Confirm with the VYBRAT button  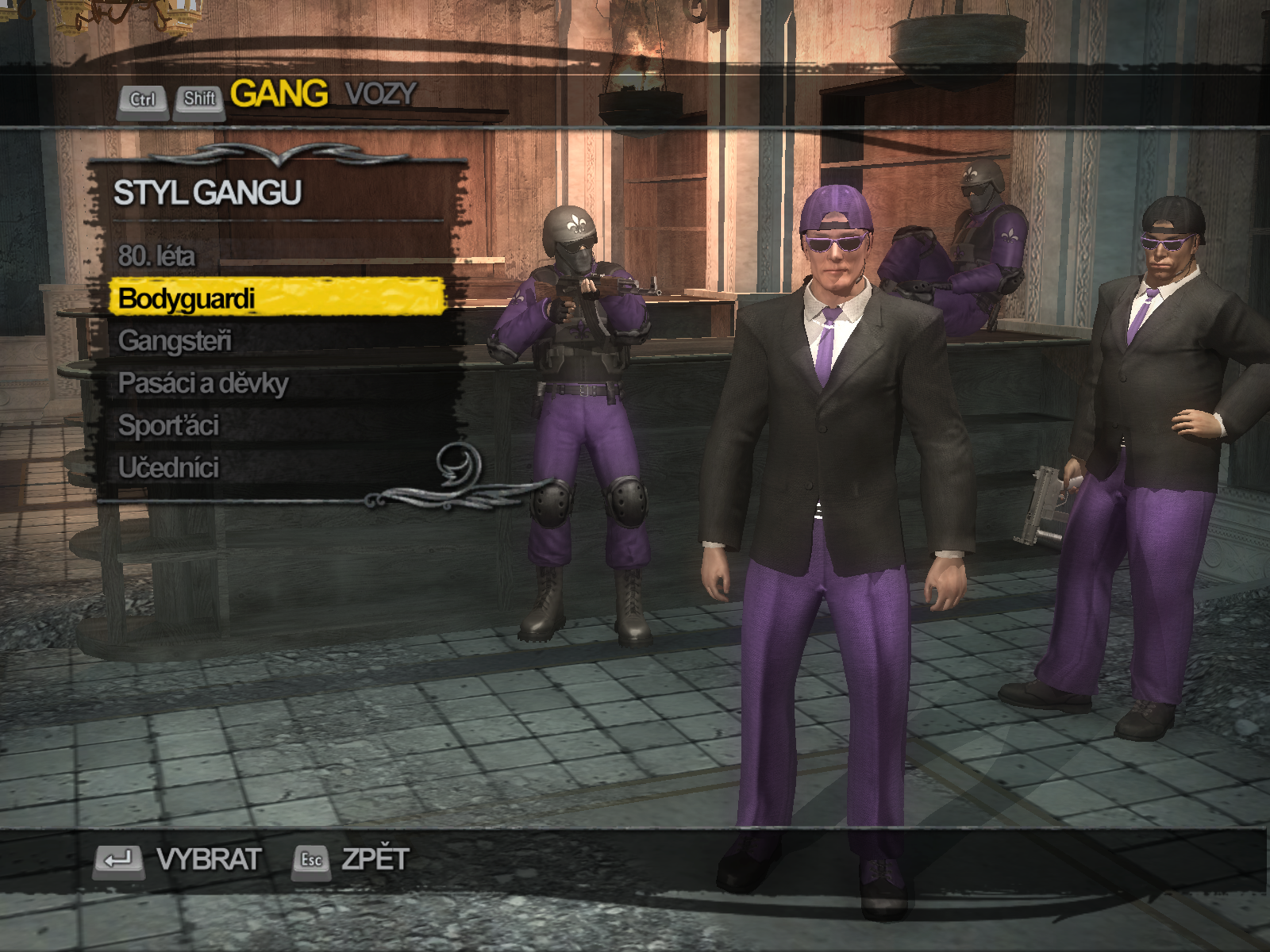[x=208, y=859]
